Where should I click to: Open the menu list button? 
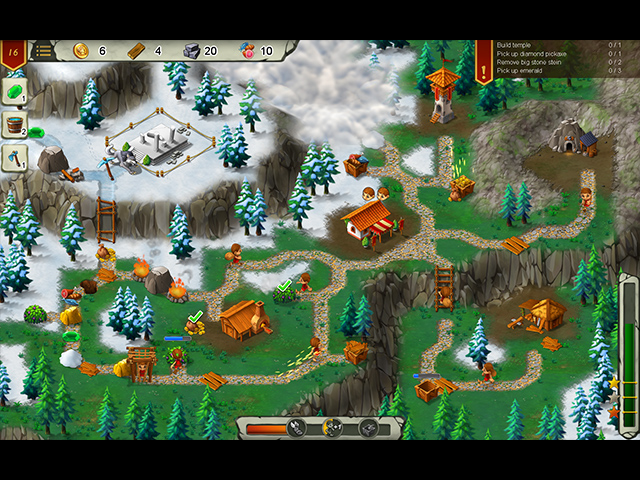pyautogui.click(x=44, y=51)
